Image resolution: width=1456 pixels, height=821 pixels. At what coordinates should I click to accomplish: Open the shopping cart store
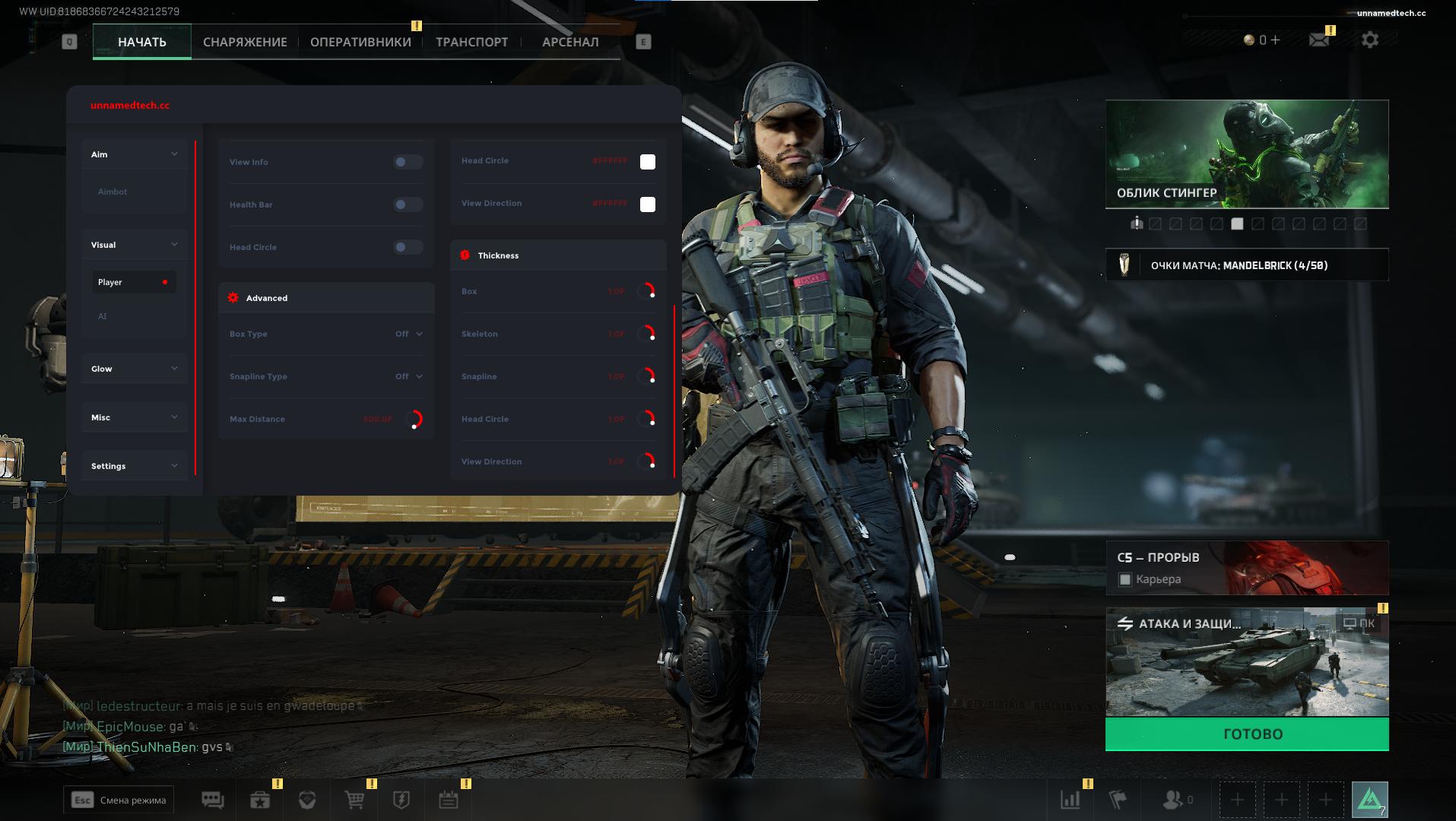(354, 800)
